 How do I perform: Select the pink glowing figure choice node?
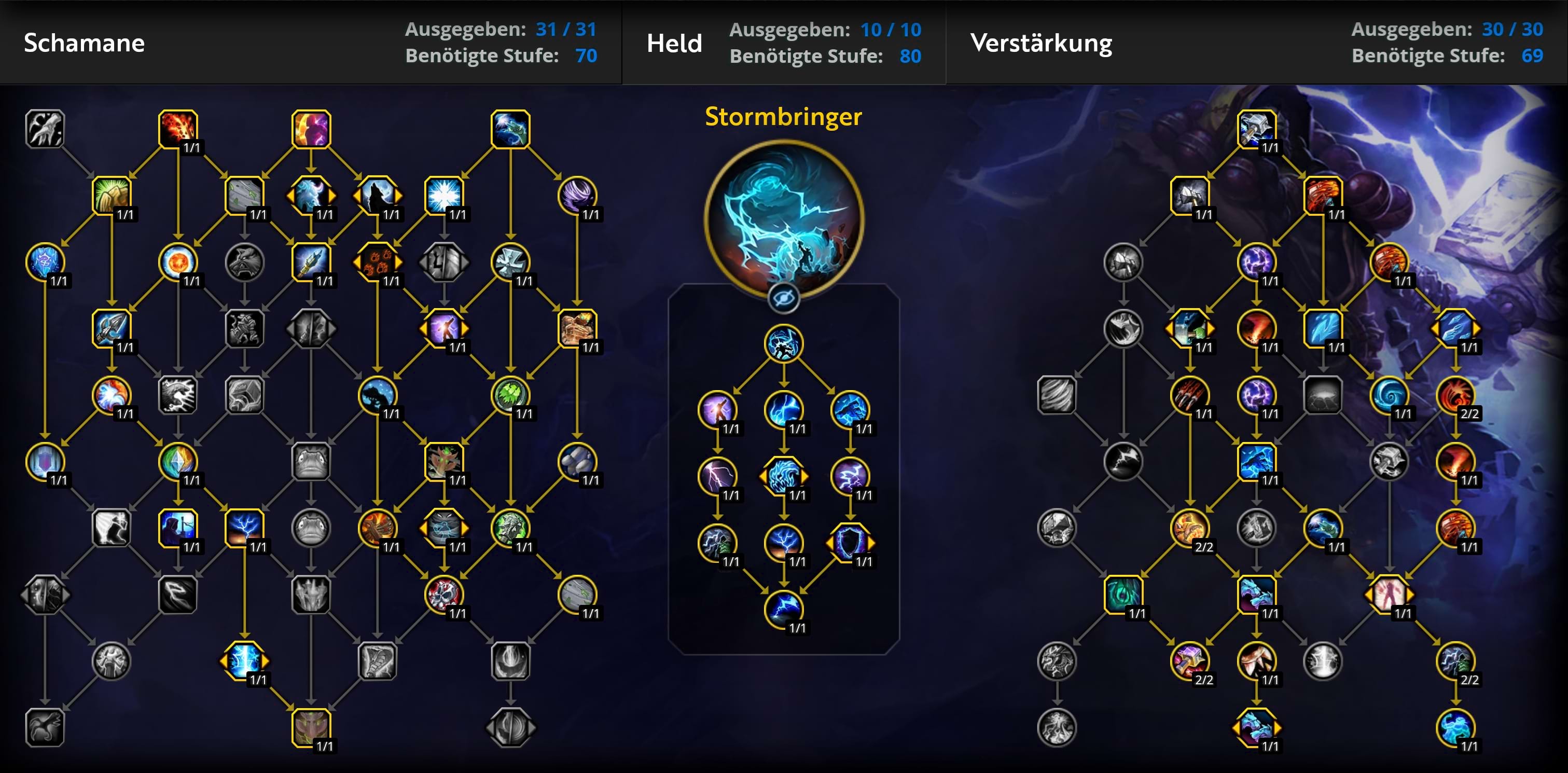[1389, 593]
